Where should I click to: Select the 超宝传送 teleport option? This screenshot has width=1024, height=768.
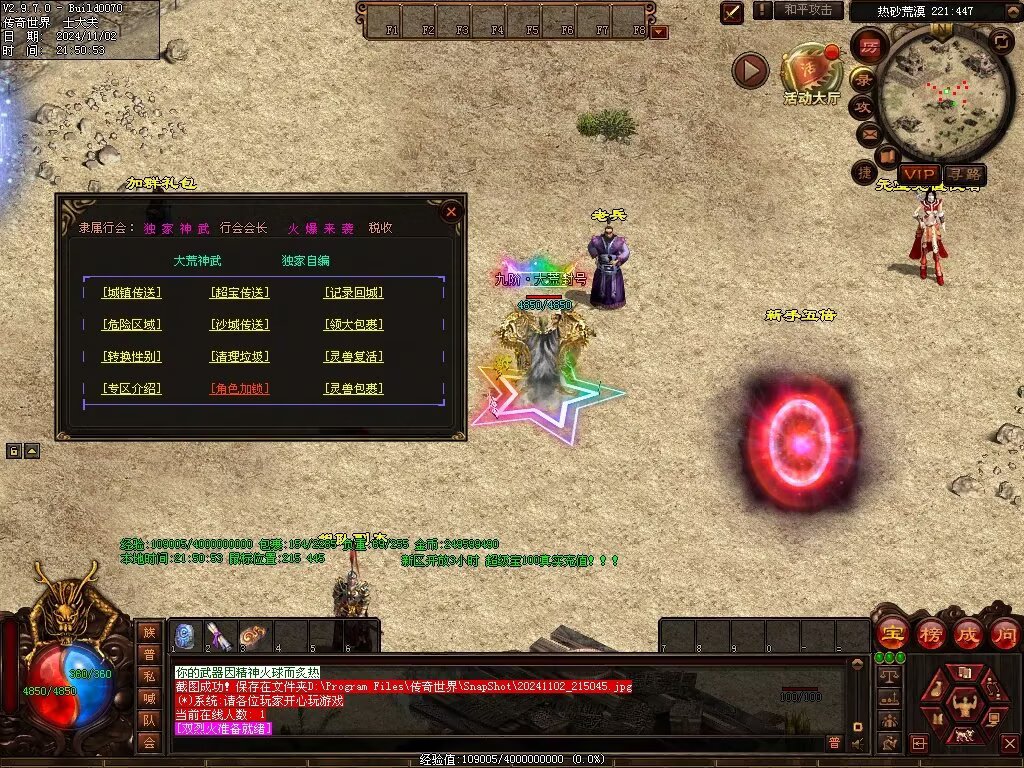(240, 293)
